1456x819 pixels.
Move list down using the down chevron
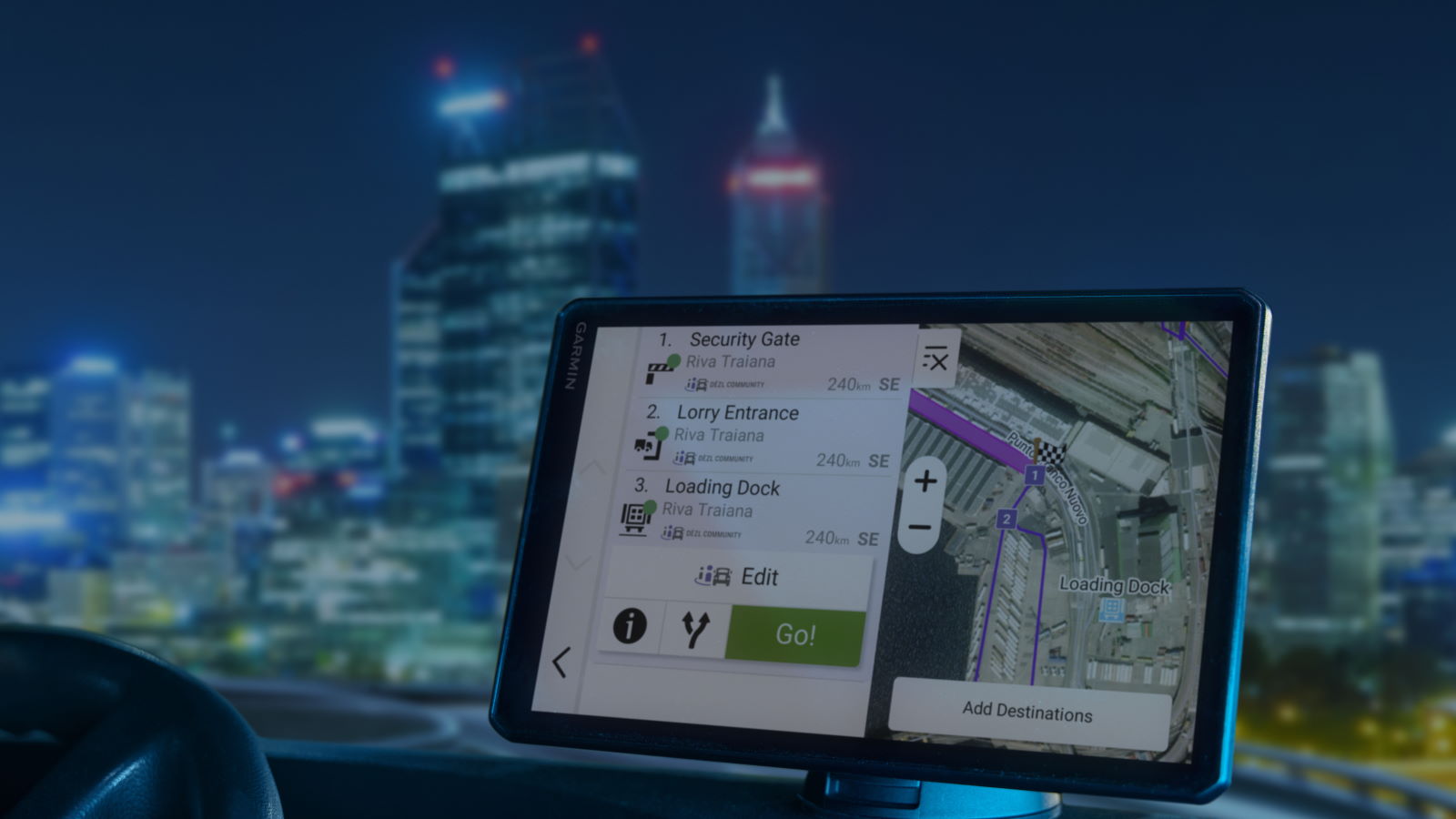click(578, 562)
